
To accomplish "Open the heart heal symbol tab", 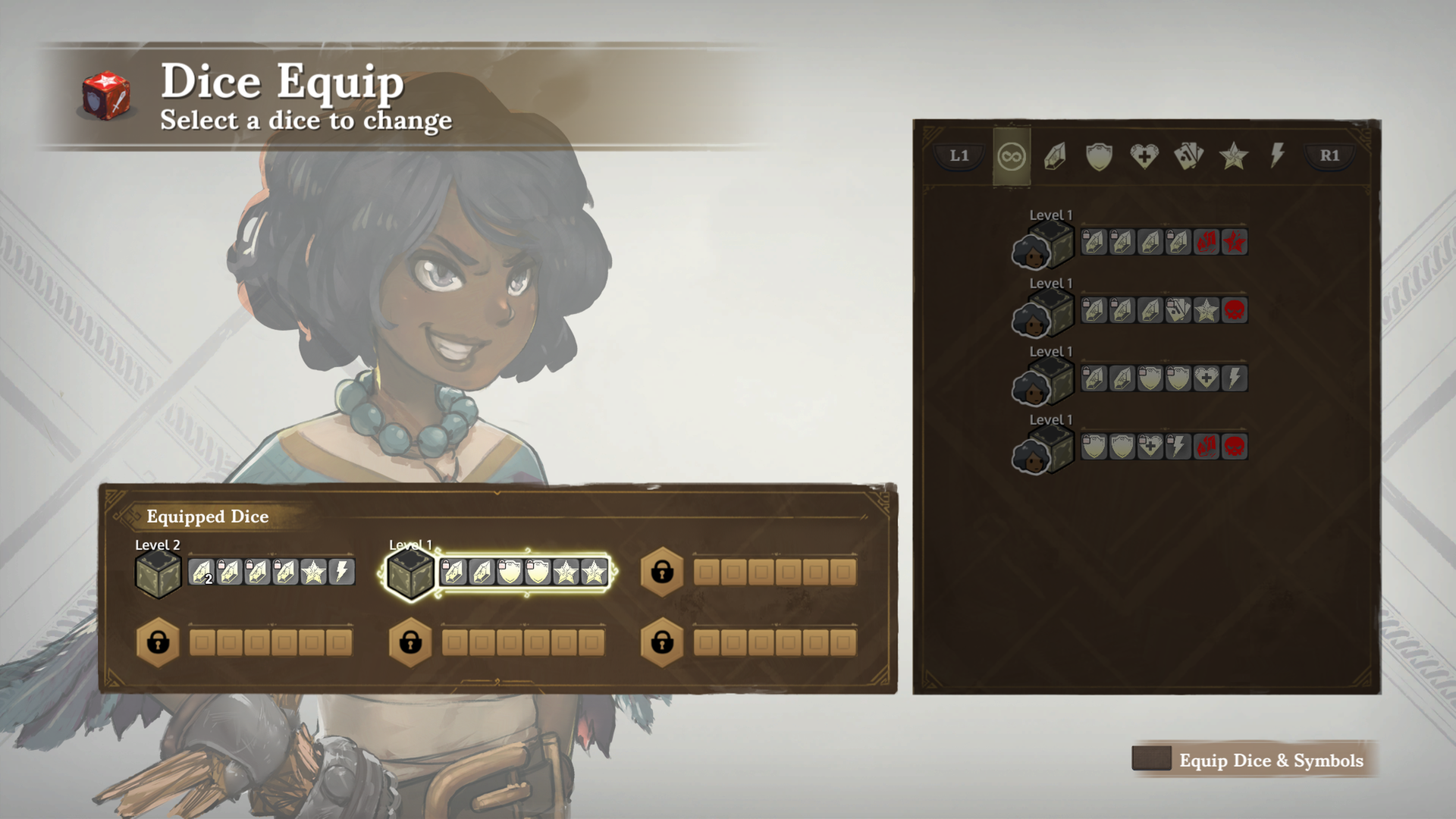I will 1144,157.
